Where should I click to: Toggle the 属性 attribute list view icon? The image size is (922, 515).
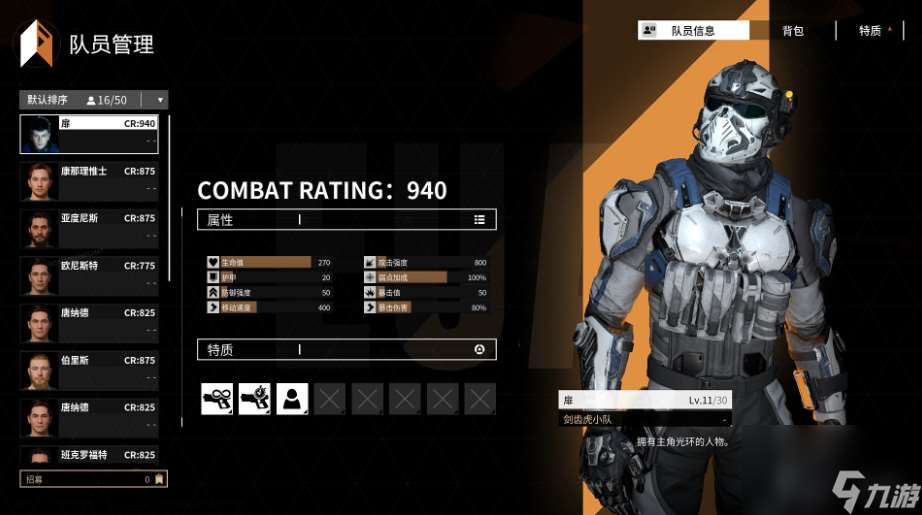[x=479, y=220]
